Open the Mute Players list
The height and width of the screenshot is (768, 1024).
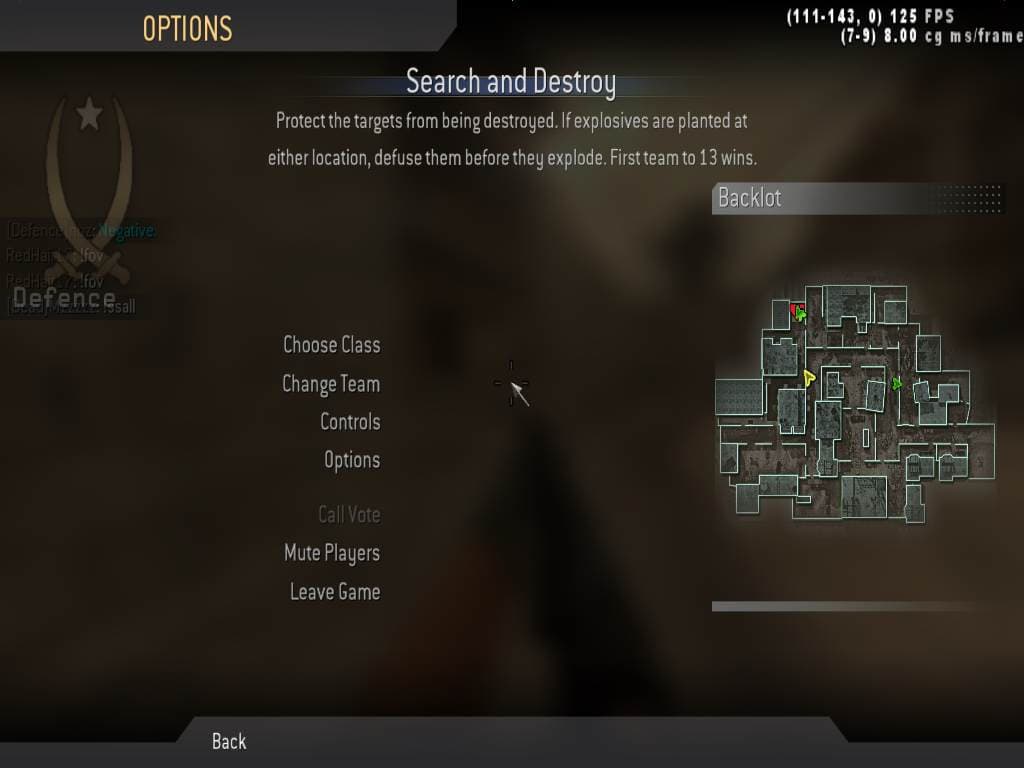(x=332, y=553)
